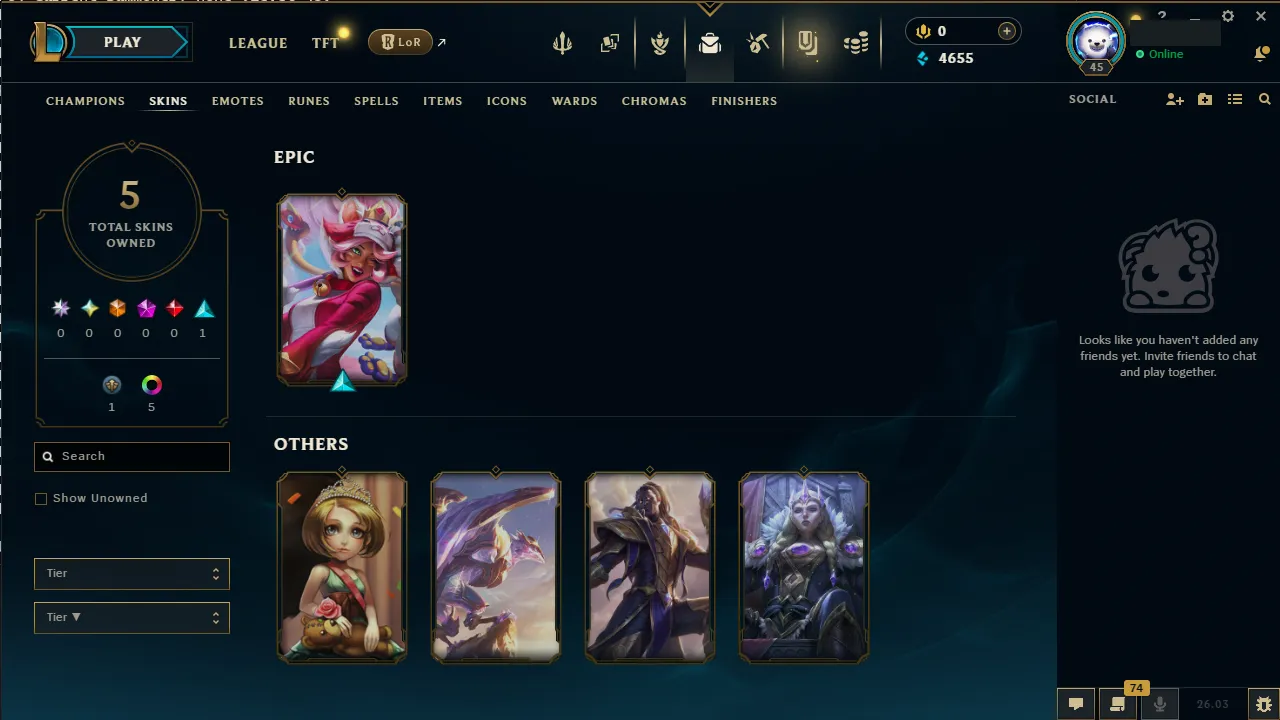Enable the Show Unowned checkbox
The width and height of the screenshot is (1280, 720).
[41, 498]
